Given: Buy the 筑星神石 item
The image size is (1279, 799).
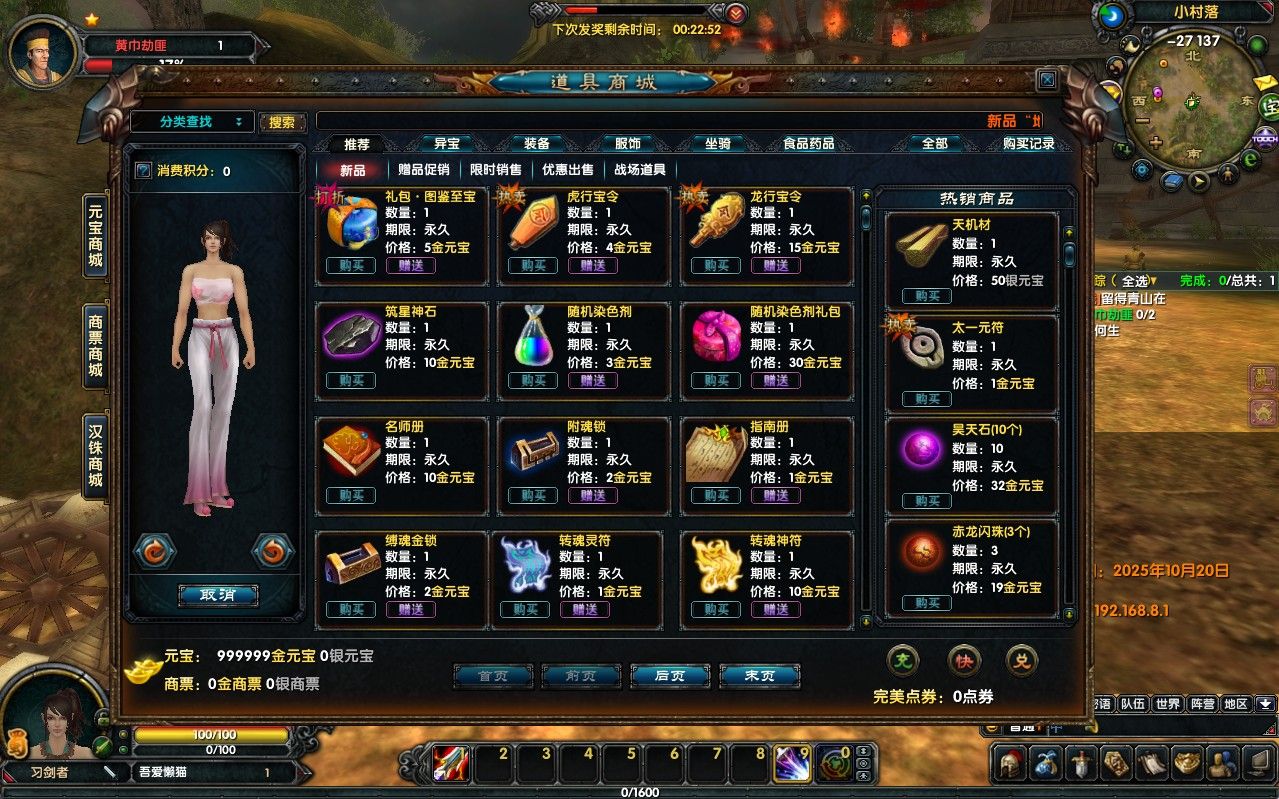Looking at the screenshot, I should pyautogui.click(x=351, y=380).
